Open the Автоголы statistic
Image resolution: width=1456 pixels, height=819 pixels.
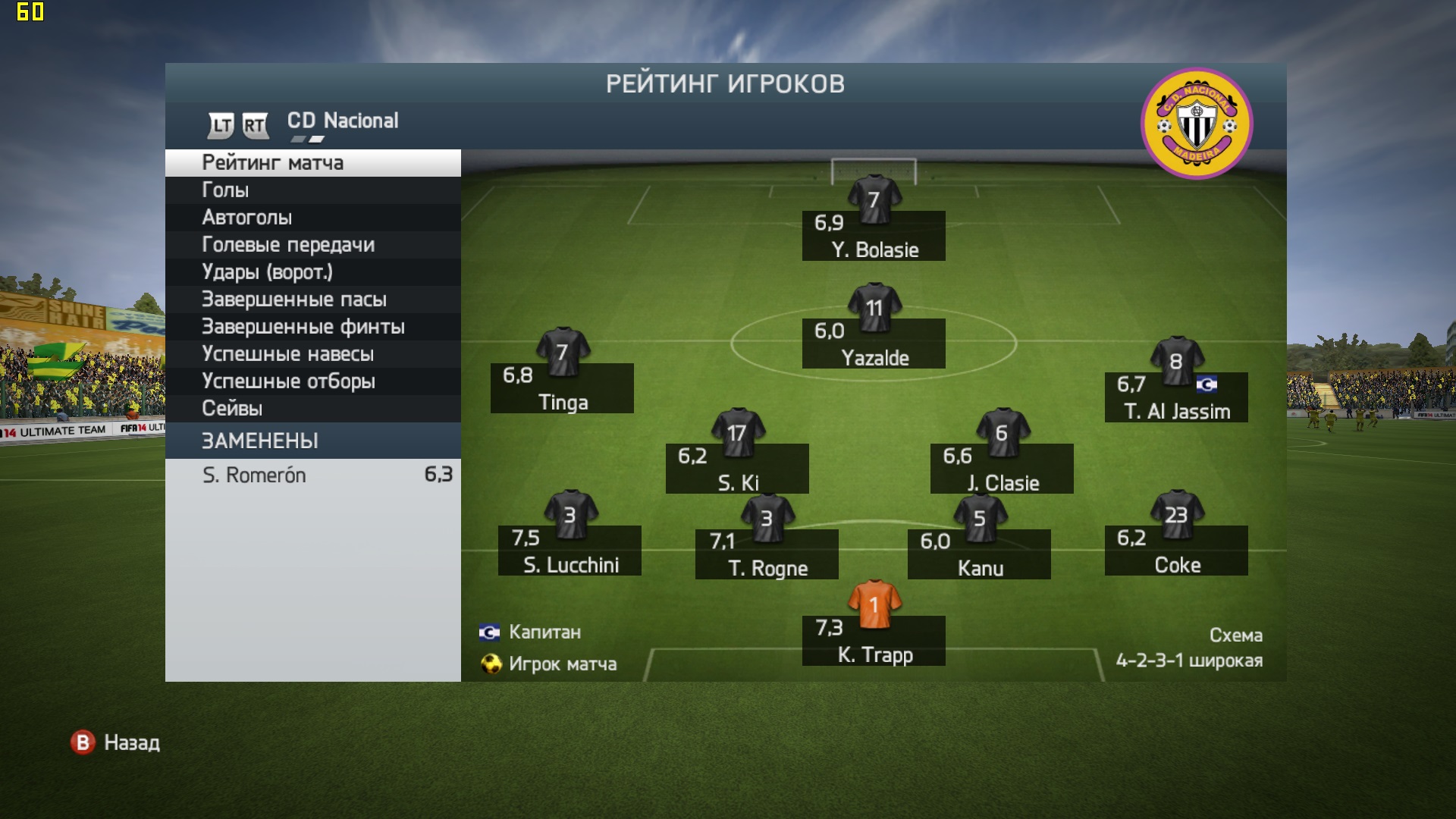312,218
